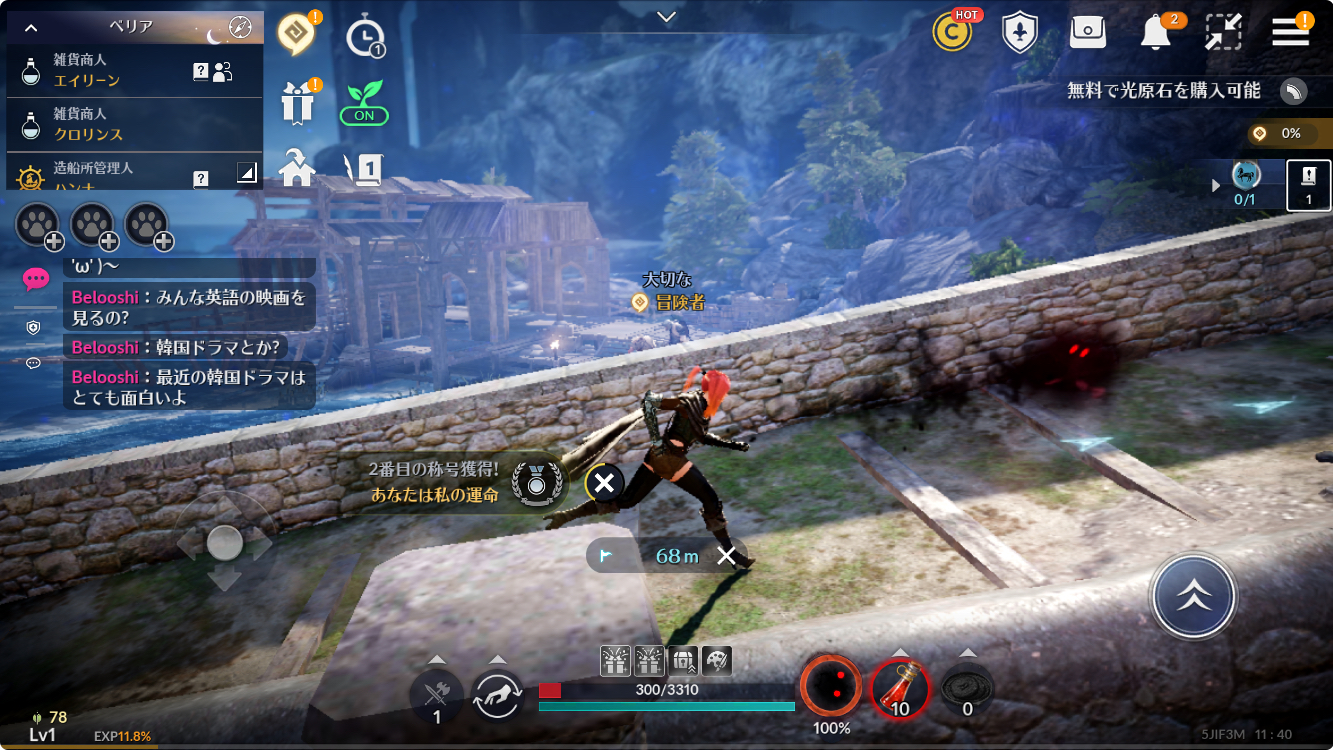This screenshot has height=750, width=1333.
Task: Expand the top-center dropdown chevron
Action: pos(667,16)
